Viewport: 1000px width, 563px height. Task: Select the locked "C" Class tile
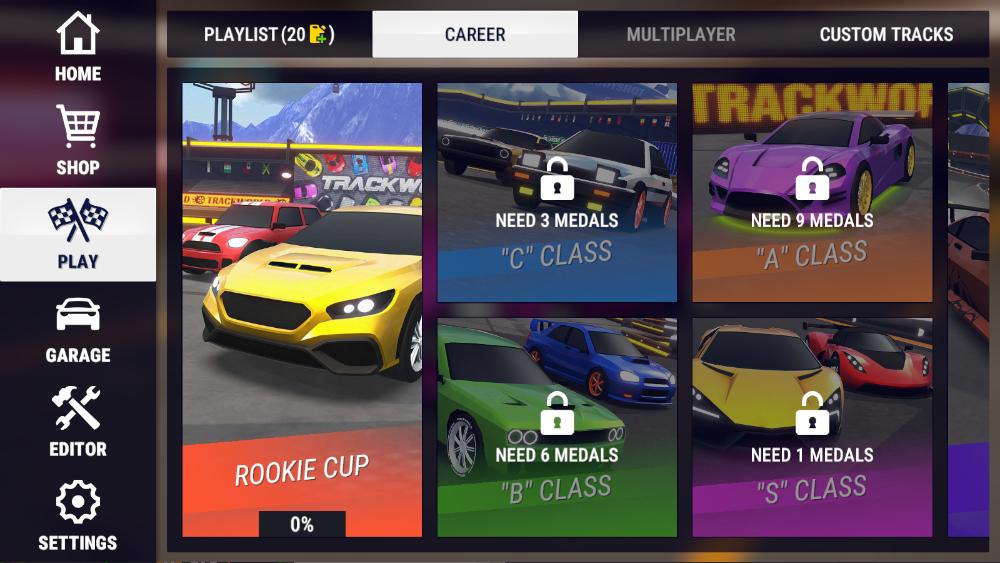click(x=557, y=193)
